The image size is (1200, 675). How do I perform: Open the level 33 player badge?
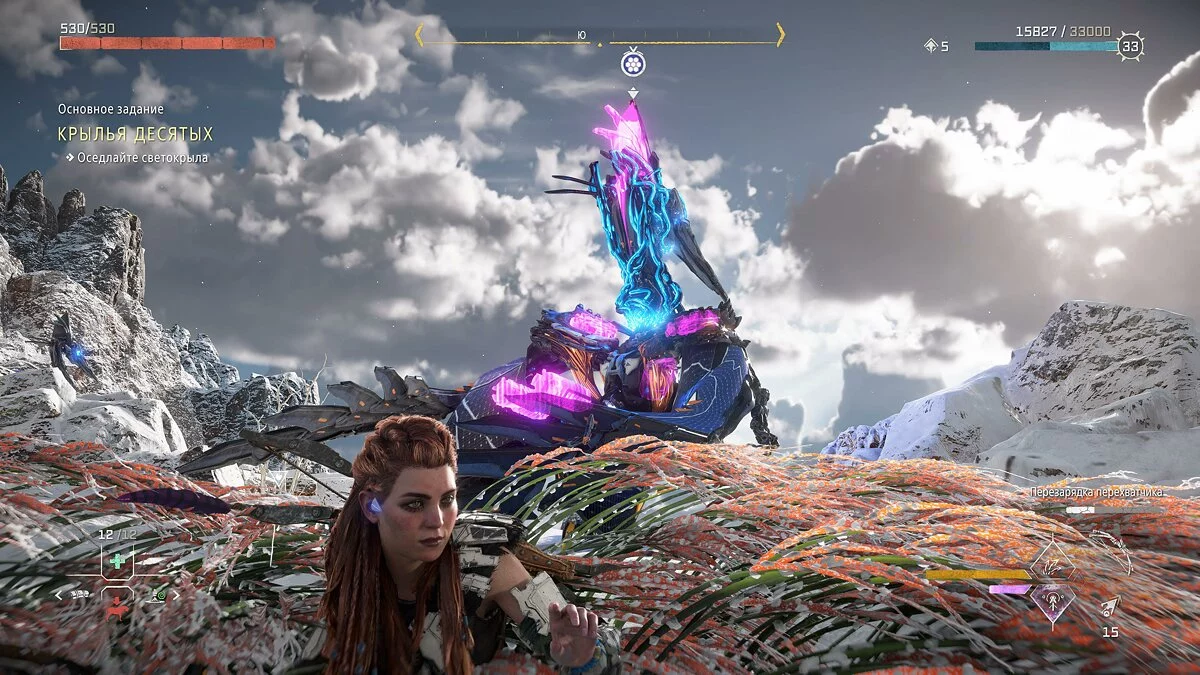tap(1131, 46)
